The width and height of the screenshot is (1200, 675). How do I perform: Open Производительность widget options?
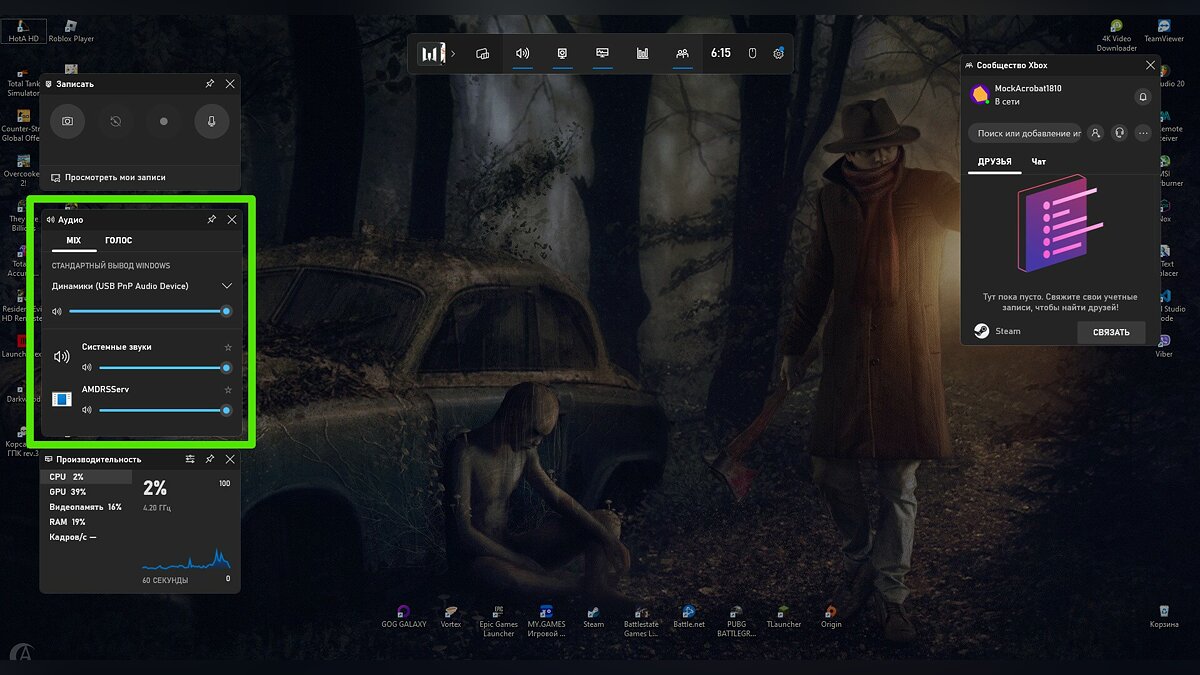coord(190,459)
